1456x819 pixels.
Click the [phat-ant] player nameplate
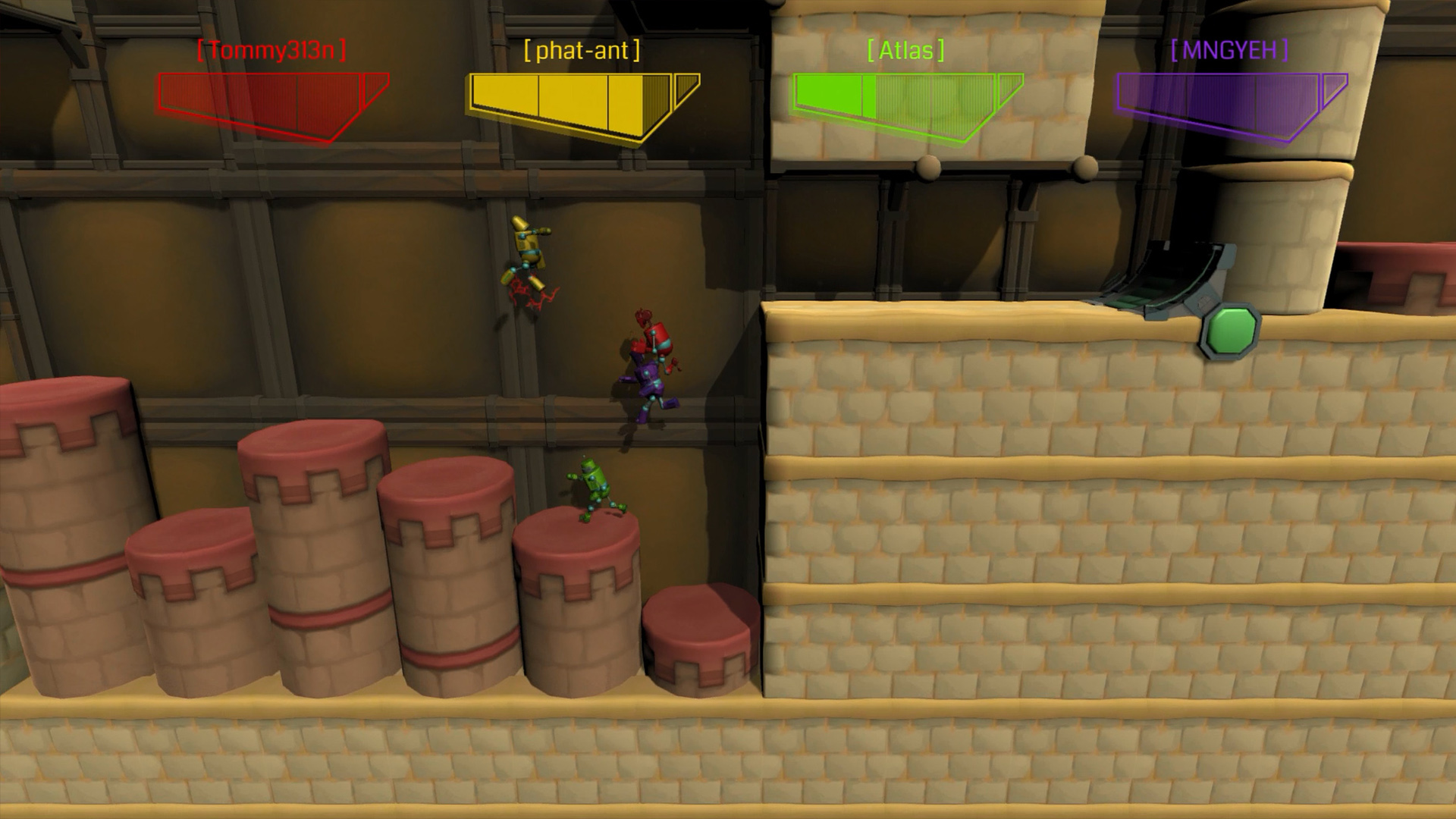coord(582,51)
